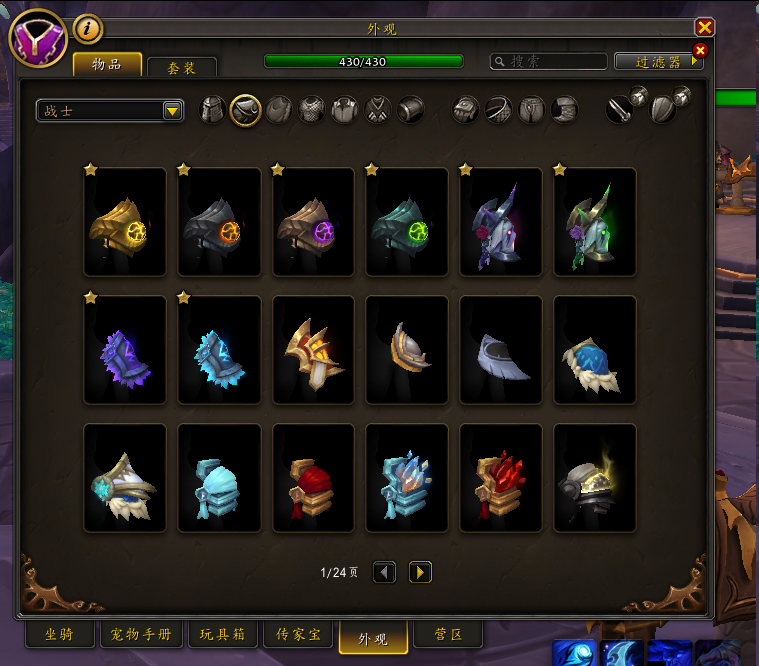The width and height of the screenshot is (759, 666).
Task: Open the 坐骑 mounts tab
Action: tap(58, 634)
